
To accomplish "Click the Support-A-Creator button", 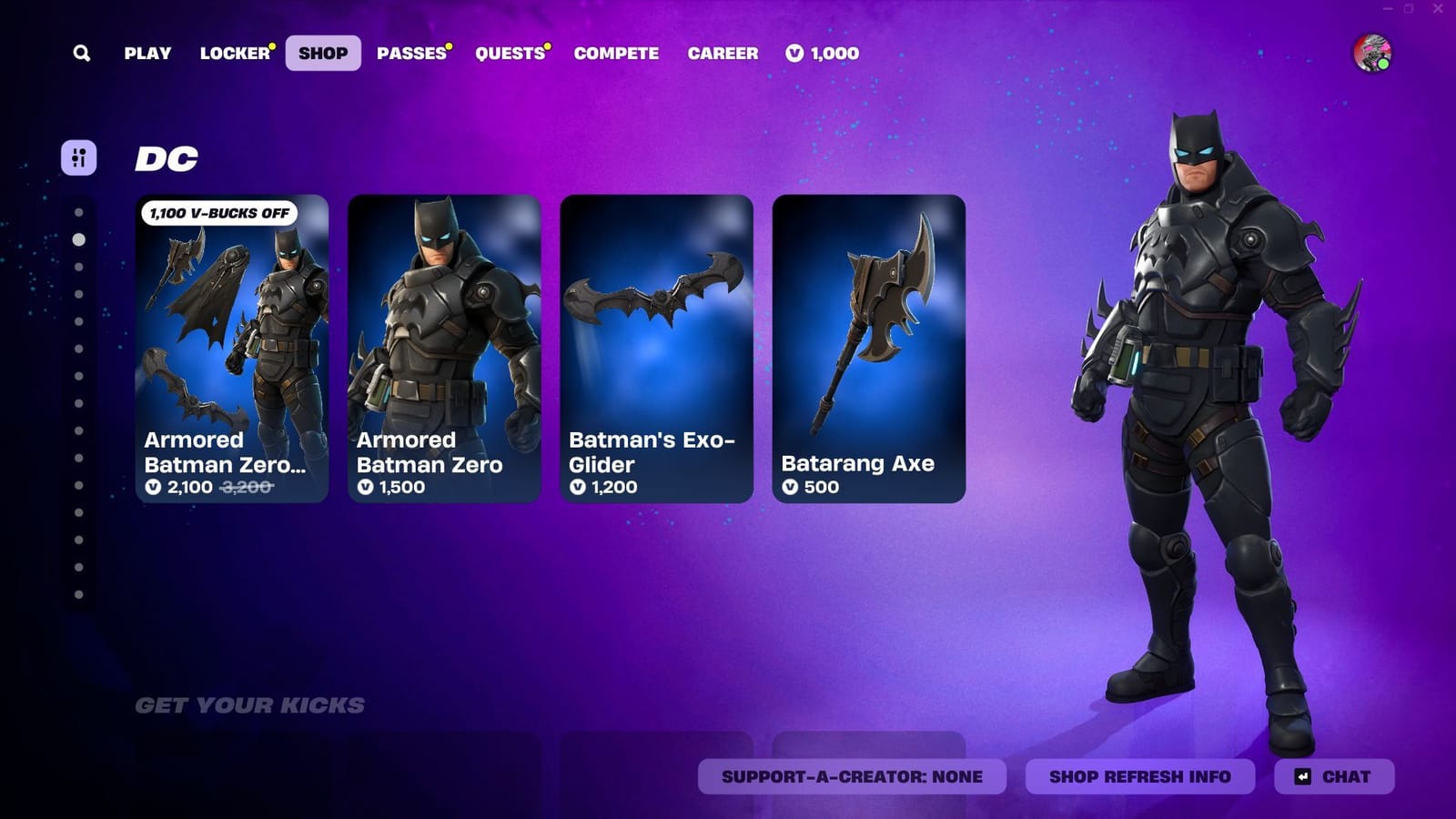I will point(852,777).
